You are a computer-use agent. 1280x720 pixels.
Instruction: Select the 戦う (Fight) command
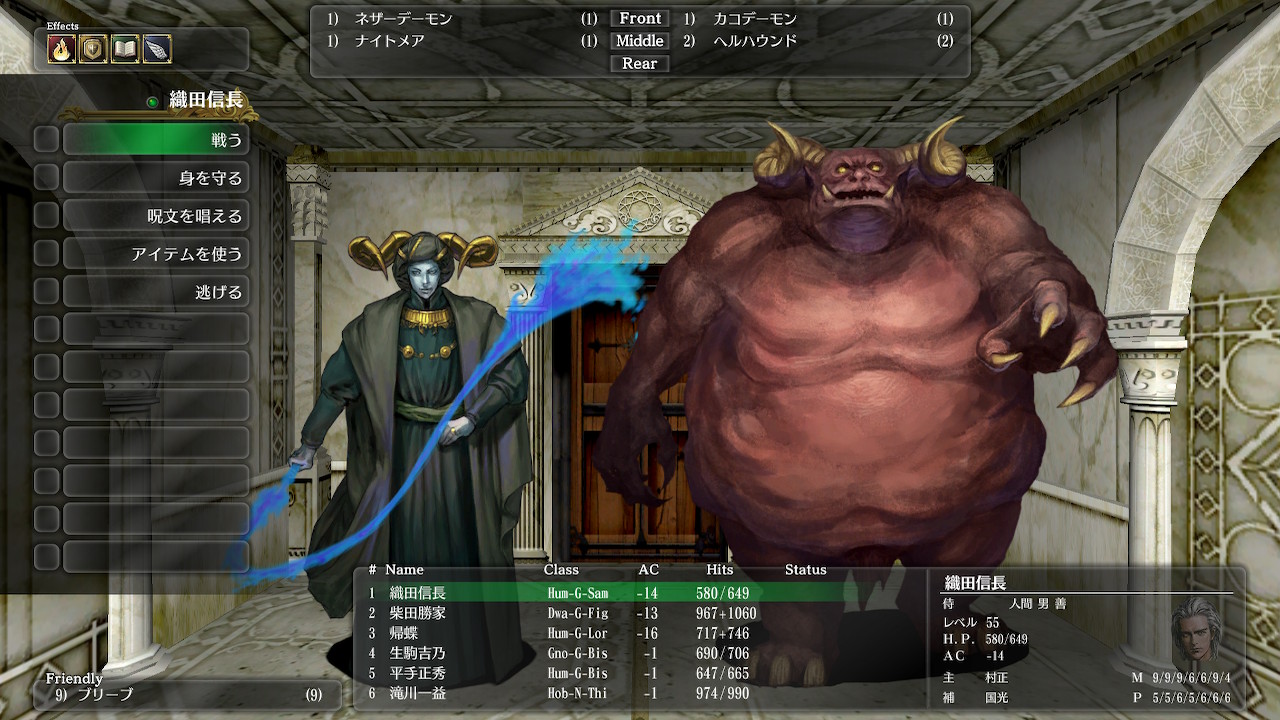156,140
